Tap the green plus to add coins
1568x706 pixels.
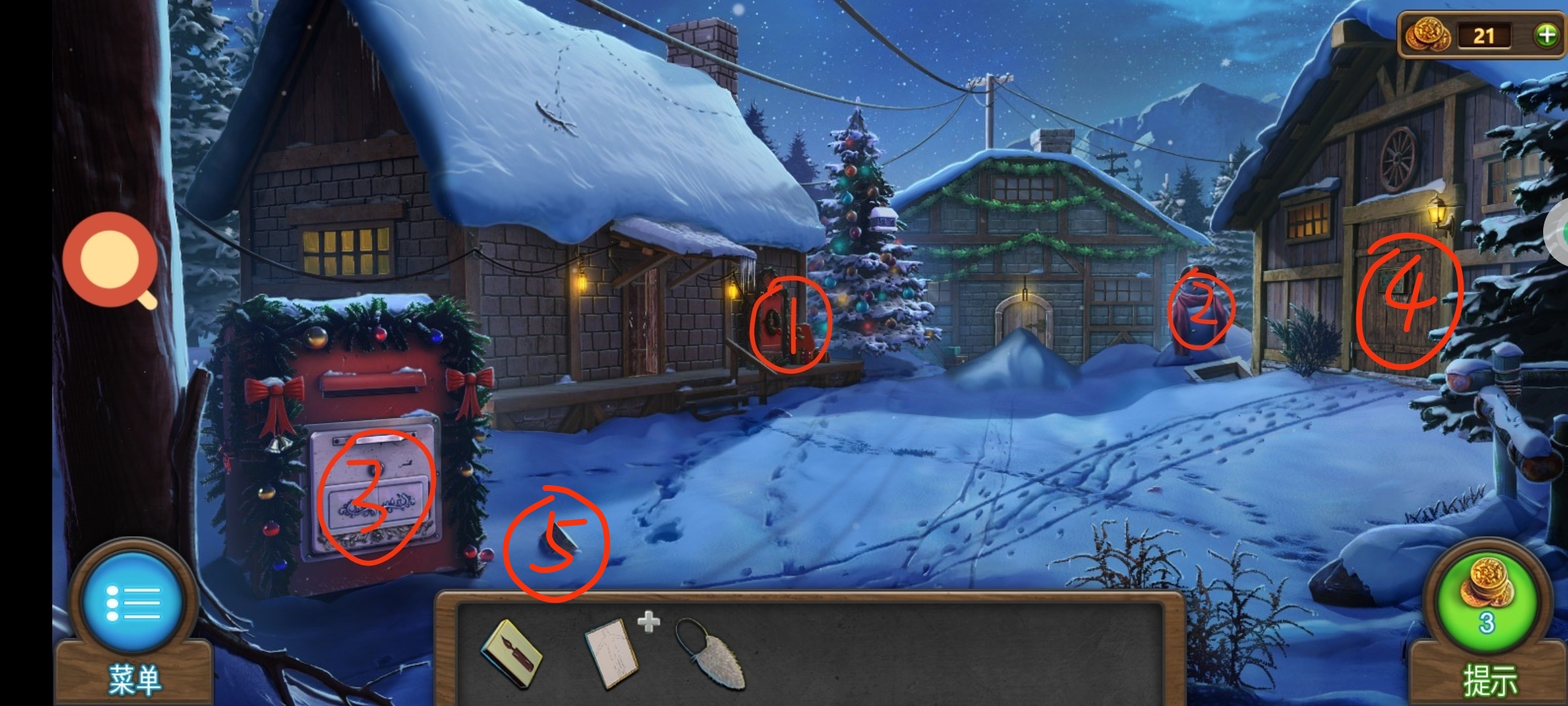tap(1546, 35)
